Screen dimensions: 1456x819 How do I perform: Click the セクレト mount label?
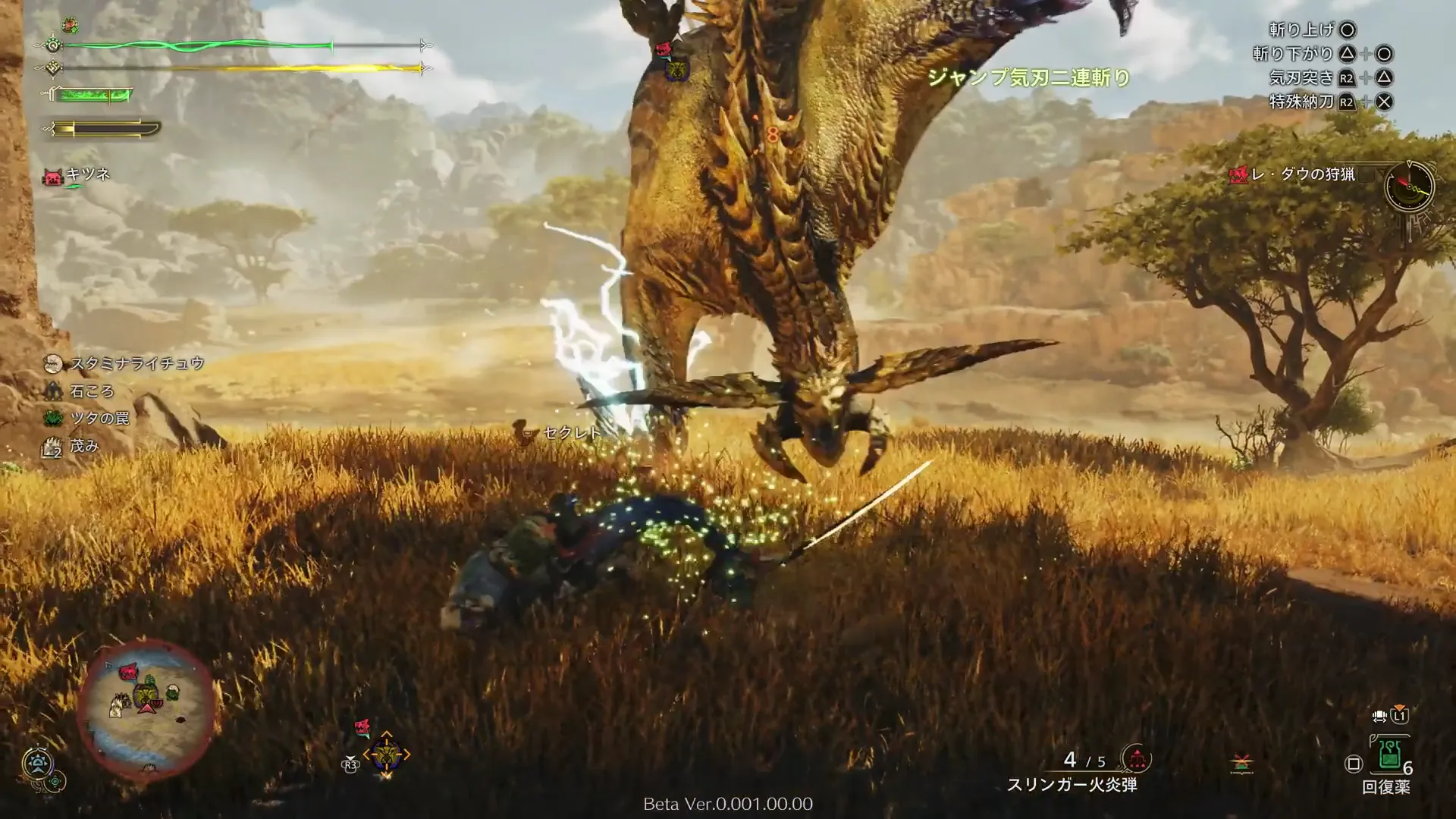coord(571,433)
